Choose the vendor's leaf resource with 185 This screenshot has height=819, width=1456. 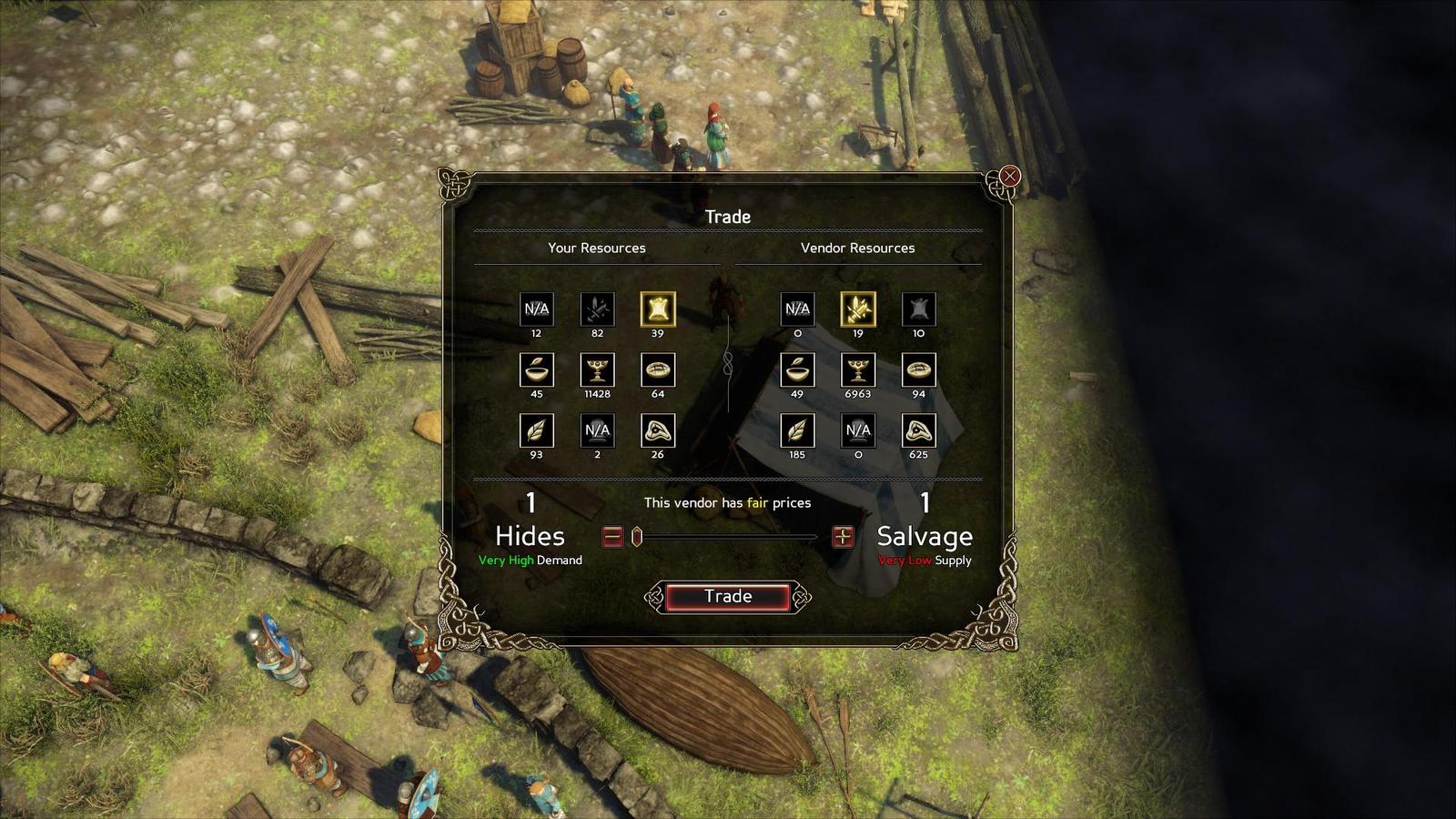pyautogui.click(x=797, y=430)
